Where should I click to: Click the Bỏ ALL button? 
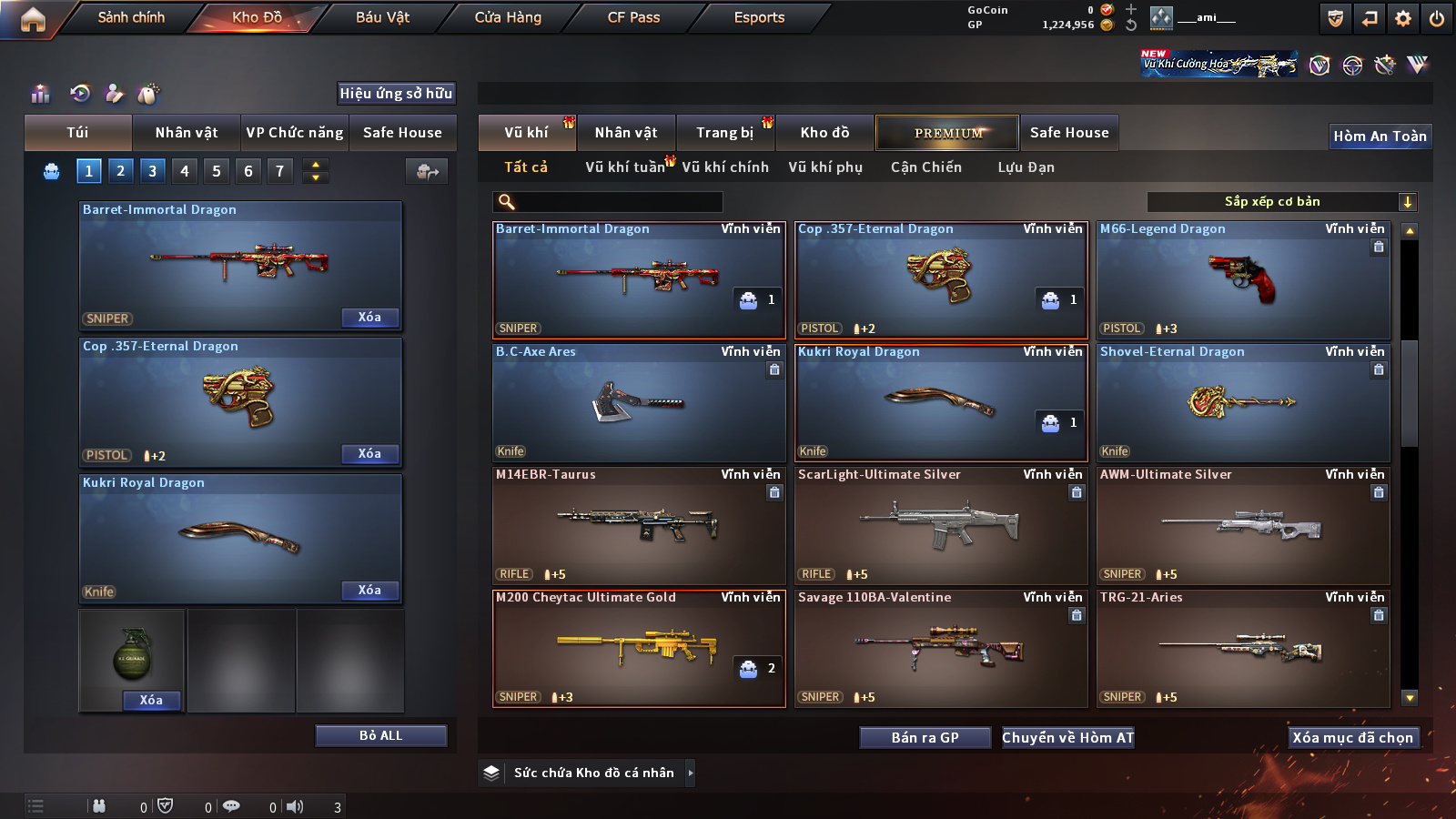(380, 736)
